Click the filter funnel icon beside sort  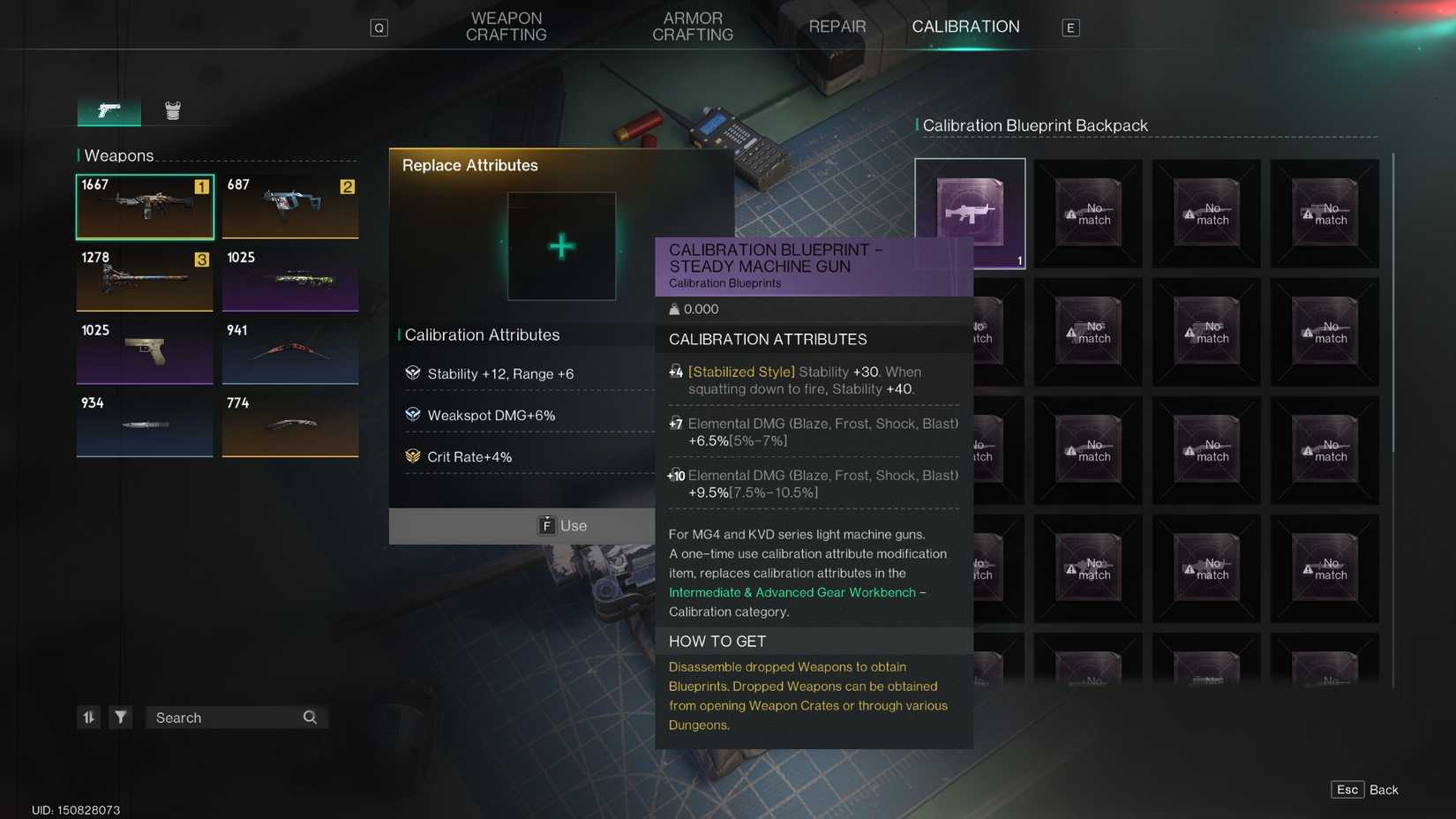[x=120, y=718]
